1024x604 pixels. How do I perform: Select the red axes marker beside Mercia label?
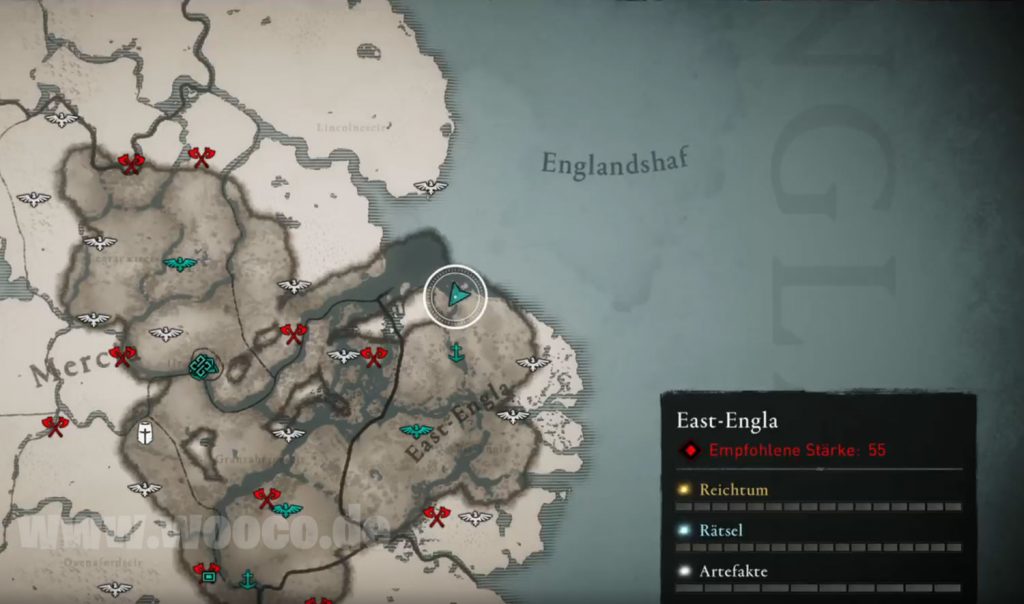click(123, 354)
